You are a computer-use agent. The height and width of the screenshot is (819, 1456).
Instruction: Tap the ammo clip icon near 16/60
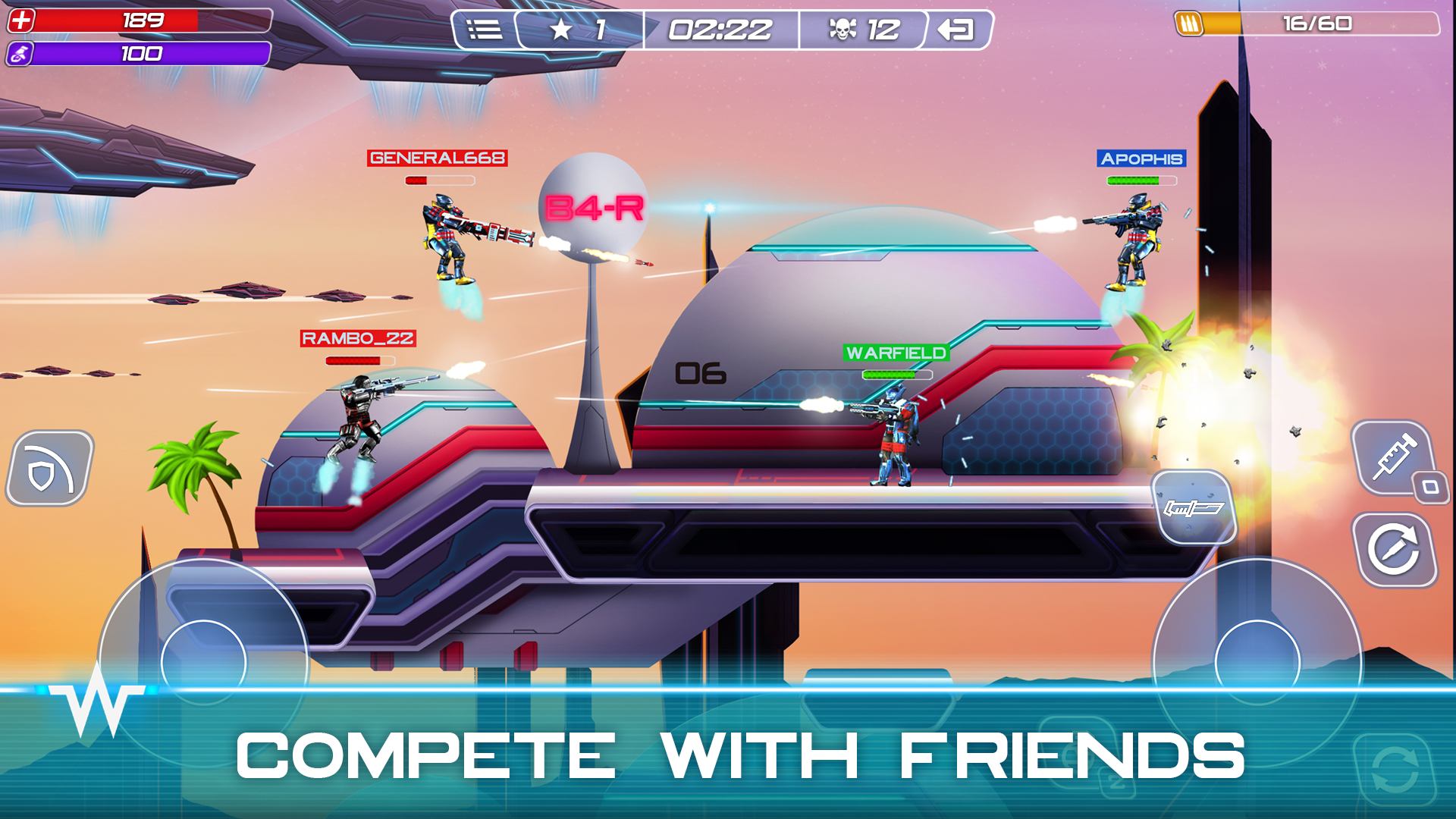[1189, 23]
